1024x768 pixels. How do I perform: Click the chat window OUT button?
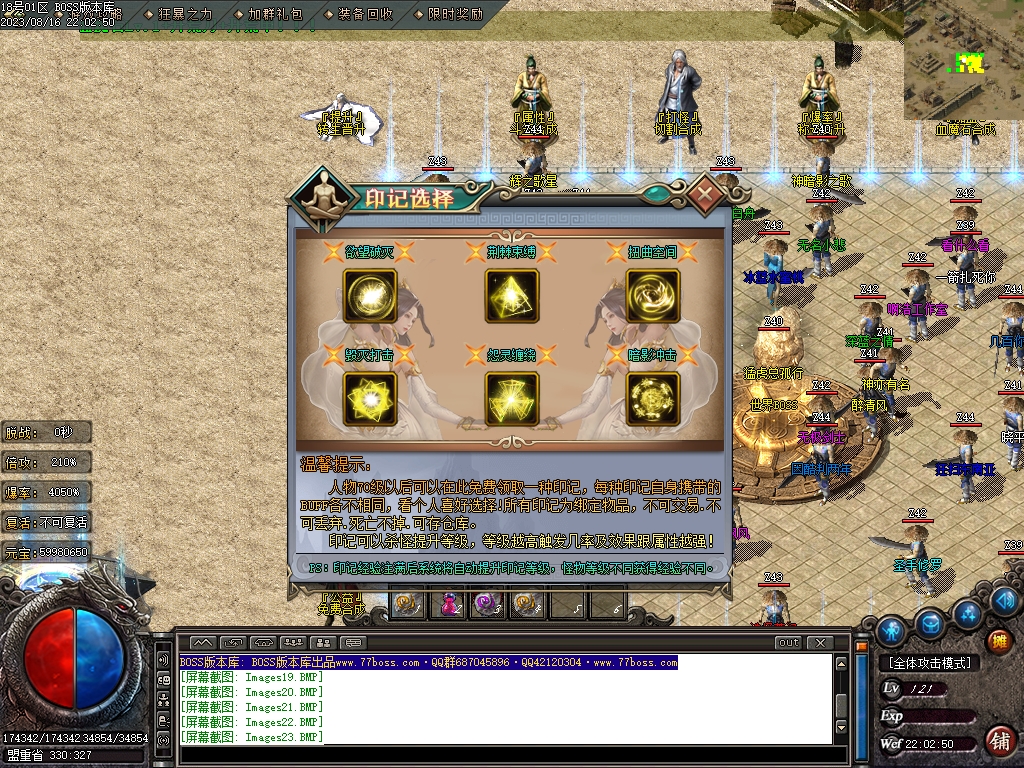(x=788, y=642)
